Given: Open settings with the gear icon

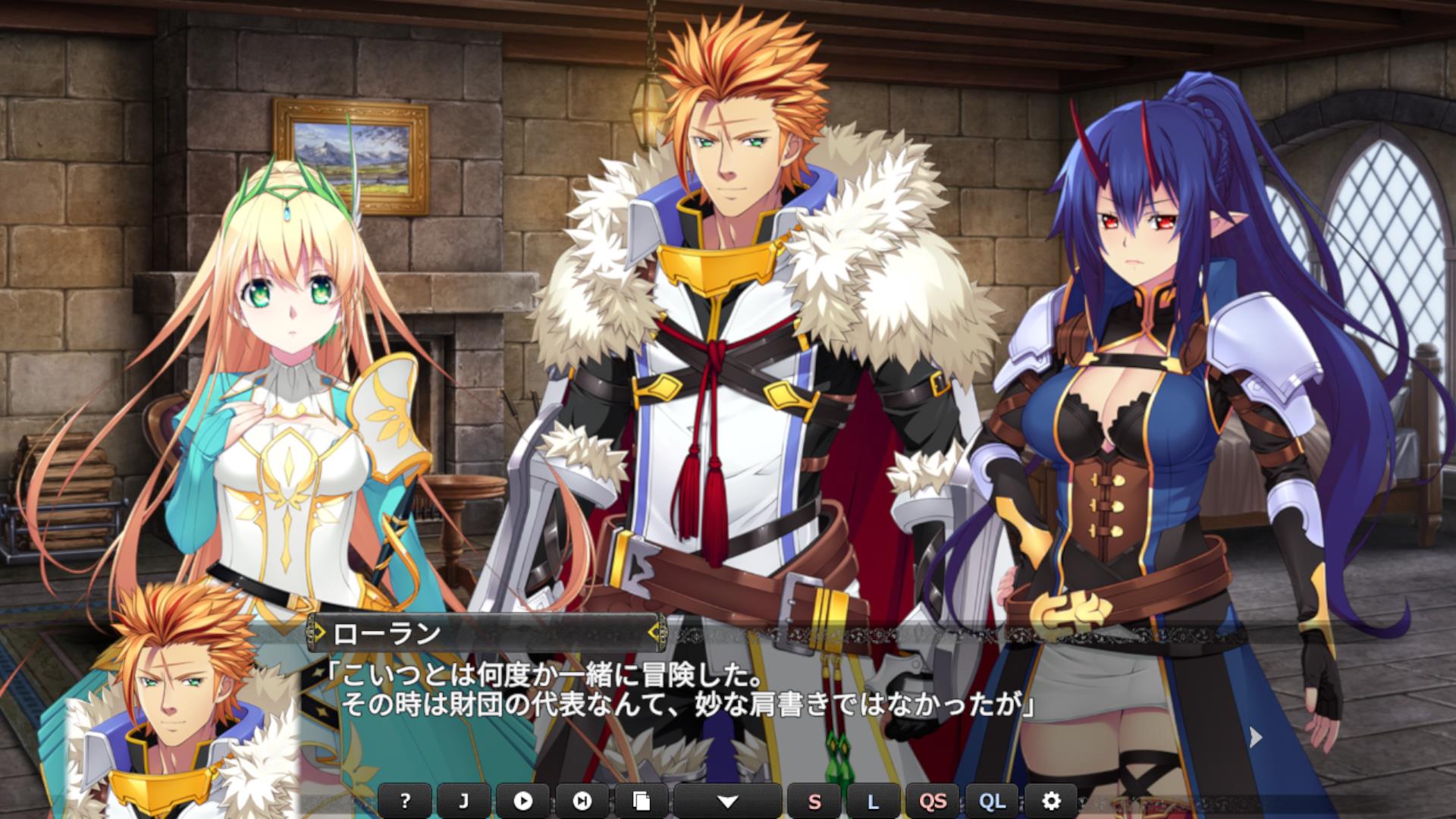Looking at the screenshot, I should tap(1050, 801).
